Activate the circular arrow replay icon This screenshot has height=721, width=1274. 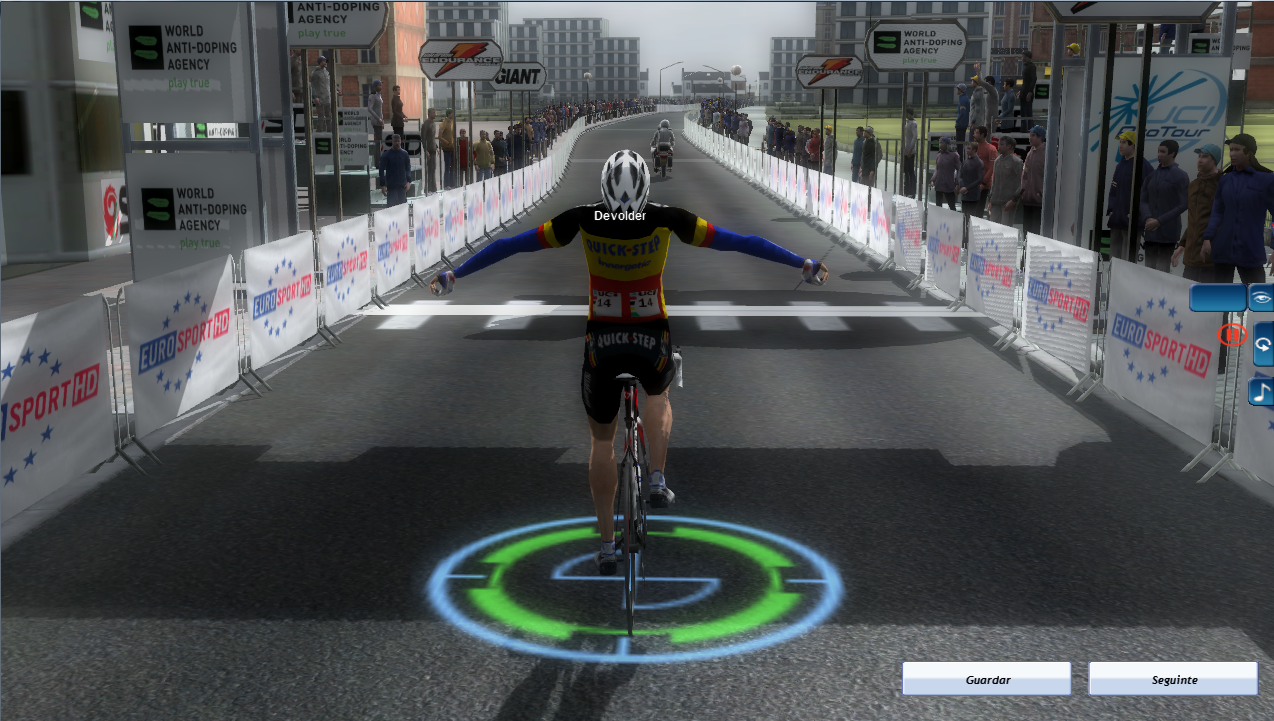click(1263, 344)
